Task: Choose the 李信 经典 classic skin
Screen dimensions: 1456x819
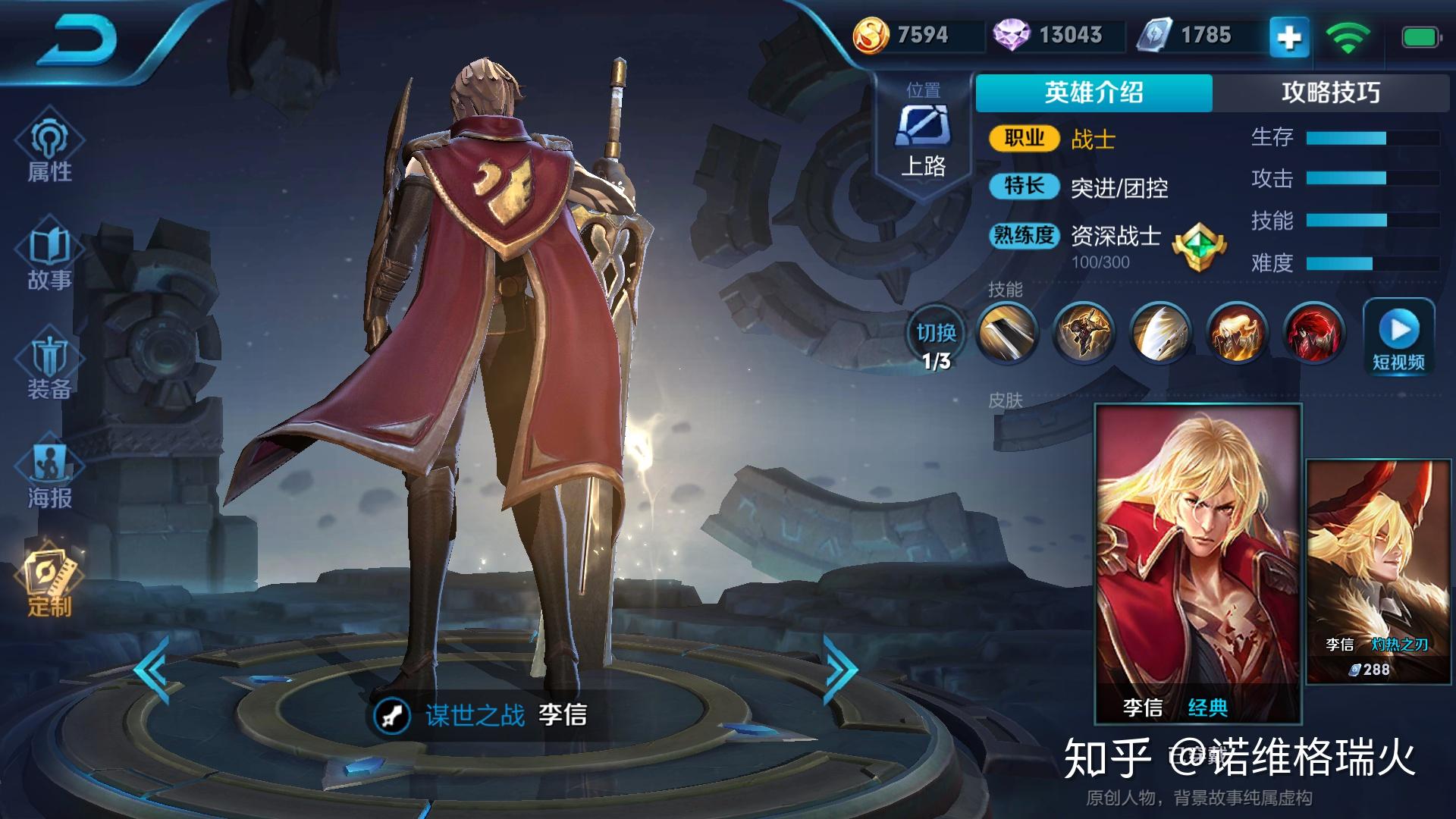Action: point(1197,563)
